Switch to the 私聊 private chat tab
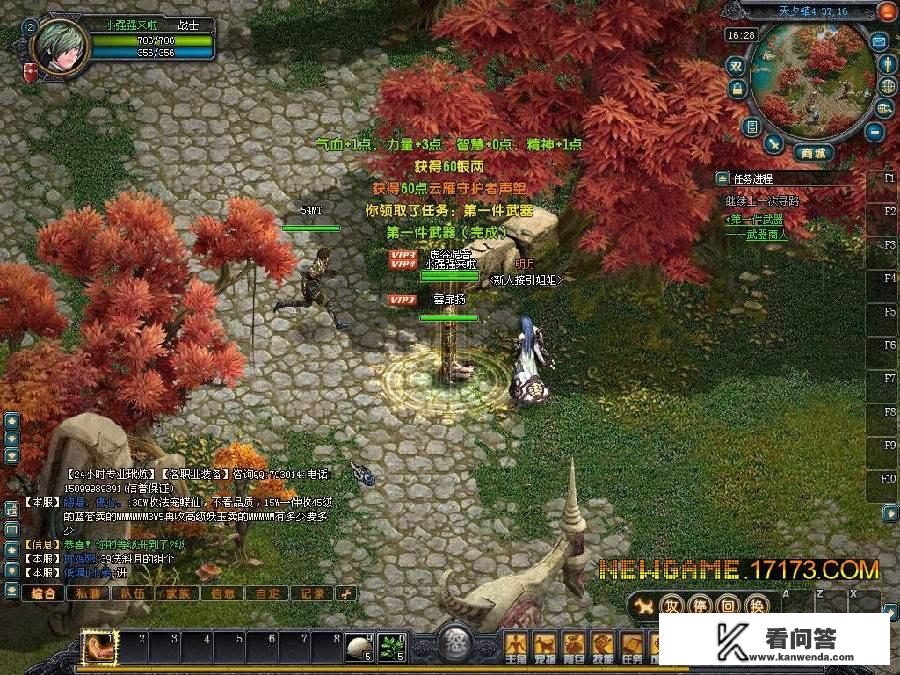The image size is (900, 675). pyautogui.click(x=87, y=593)
